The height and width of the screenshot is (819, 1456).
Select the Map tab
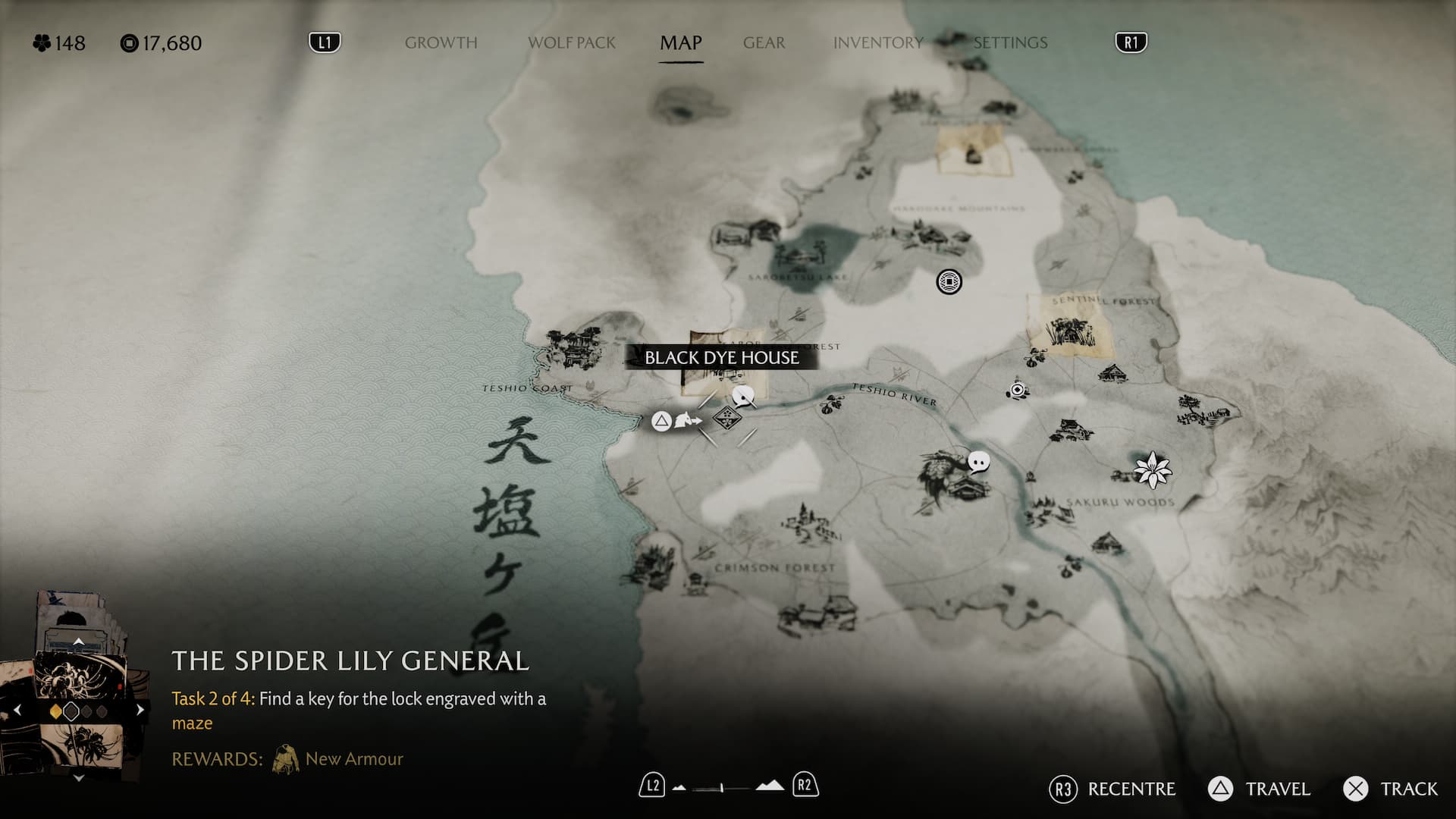tap(680, 43)
